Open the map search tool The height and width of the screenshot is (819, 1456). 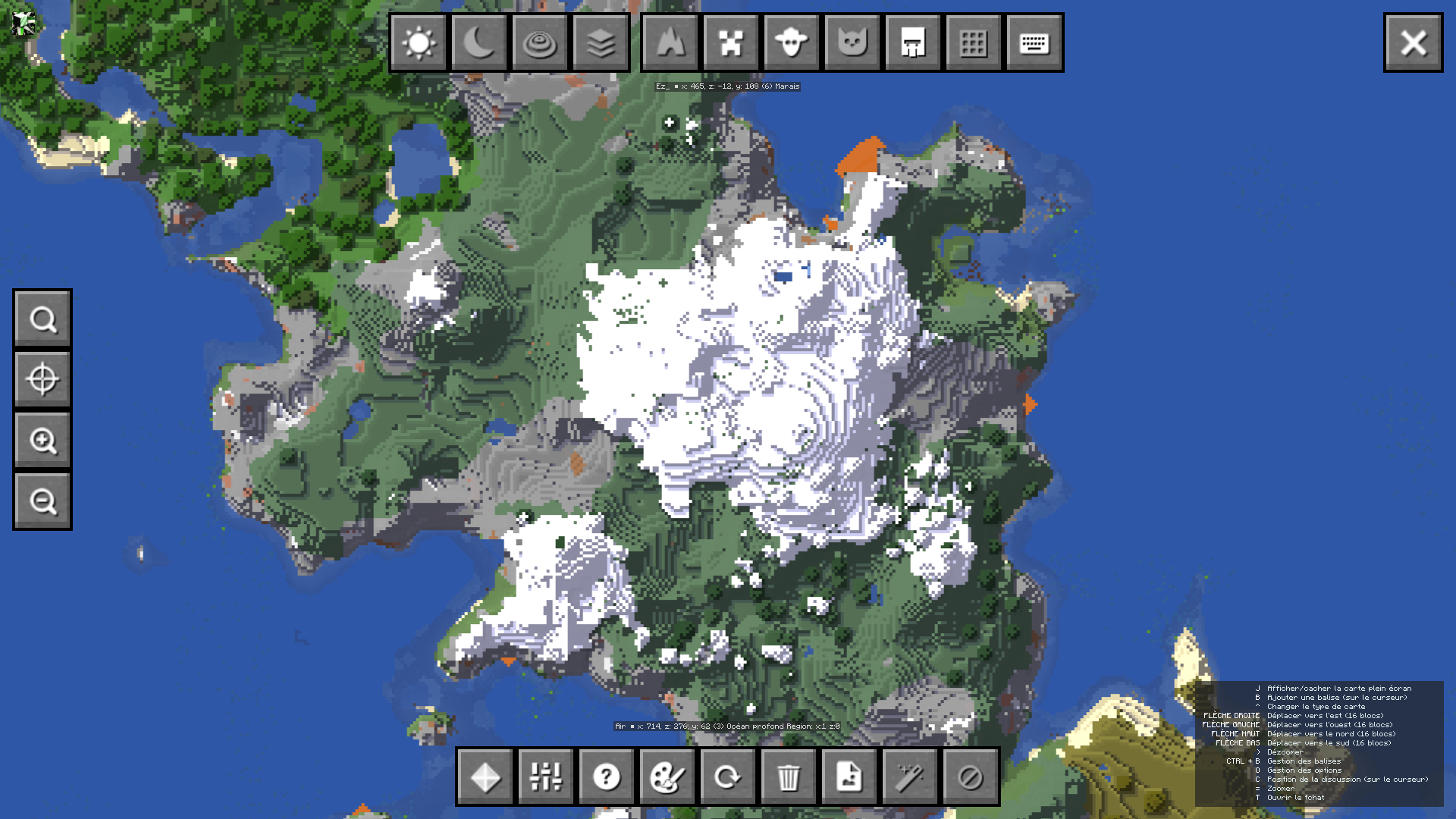[x=42, y=318]
